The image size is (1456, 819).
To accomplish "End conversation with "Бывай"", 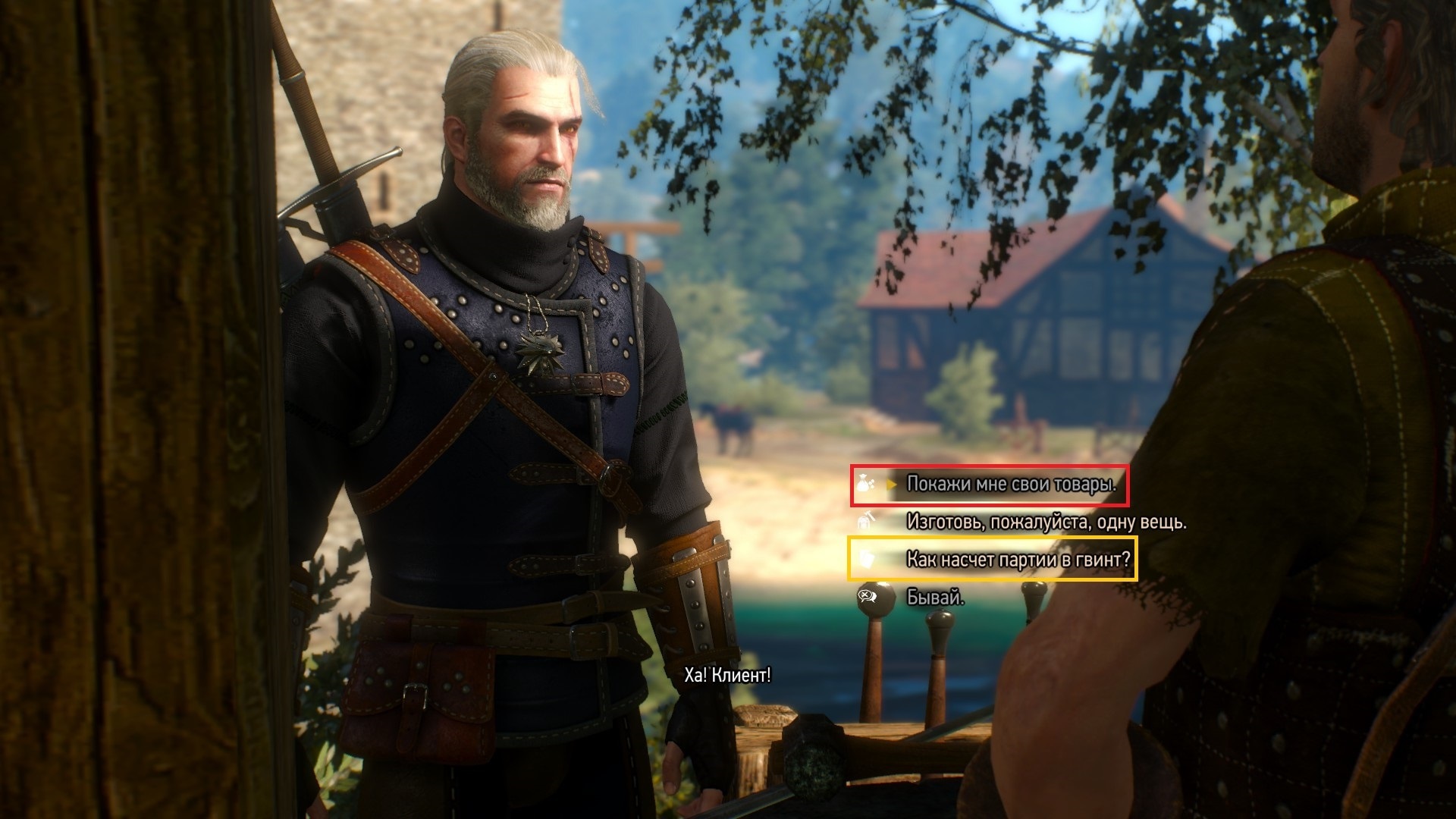I will (935, 598).
